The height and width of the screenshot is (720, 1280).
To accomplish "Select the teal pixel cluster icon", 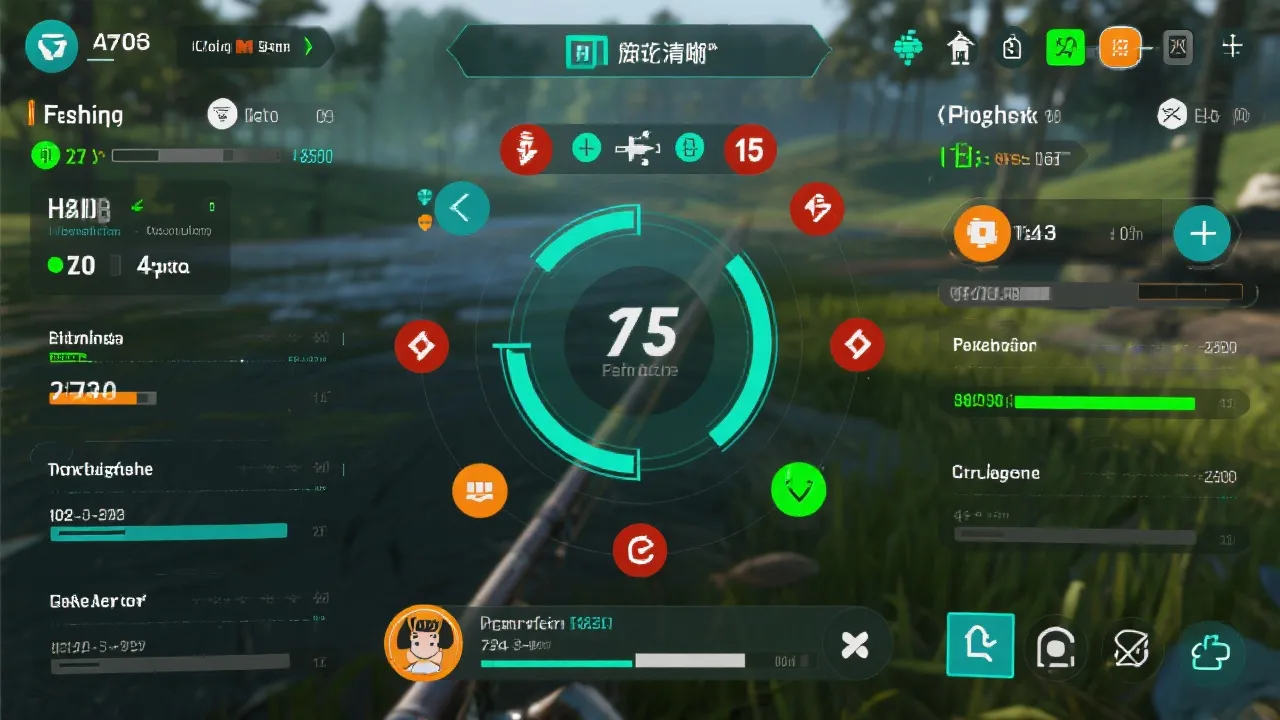I will coord(908,47).
